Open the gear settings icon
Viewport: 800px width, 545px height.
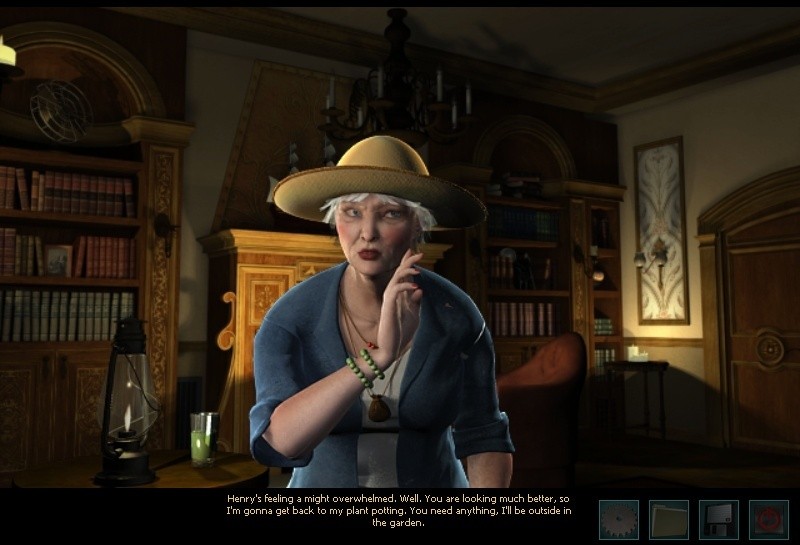(x=618, y=520)
